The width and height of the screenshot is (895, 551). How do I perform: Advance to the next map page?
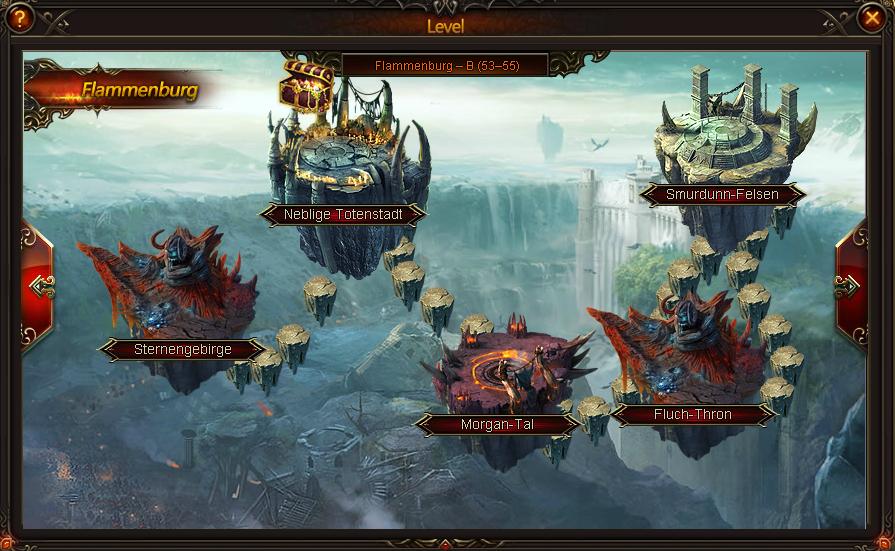[x=851, y=287]
